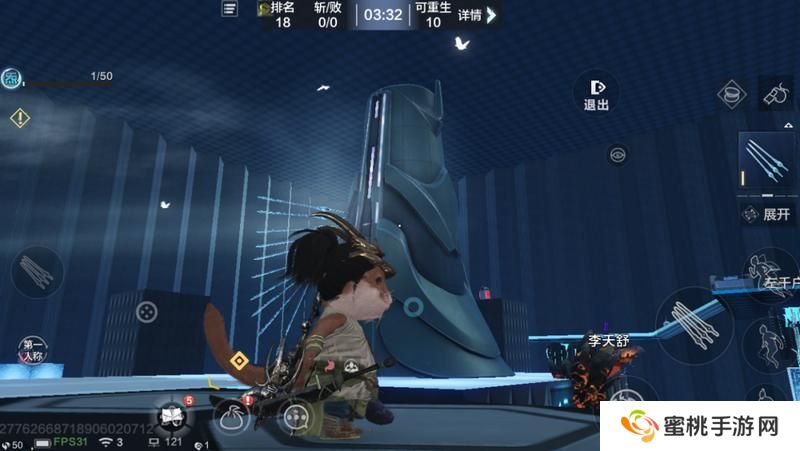Open the bag with the red alert
The image size is (800, 451).
232,414
